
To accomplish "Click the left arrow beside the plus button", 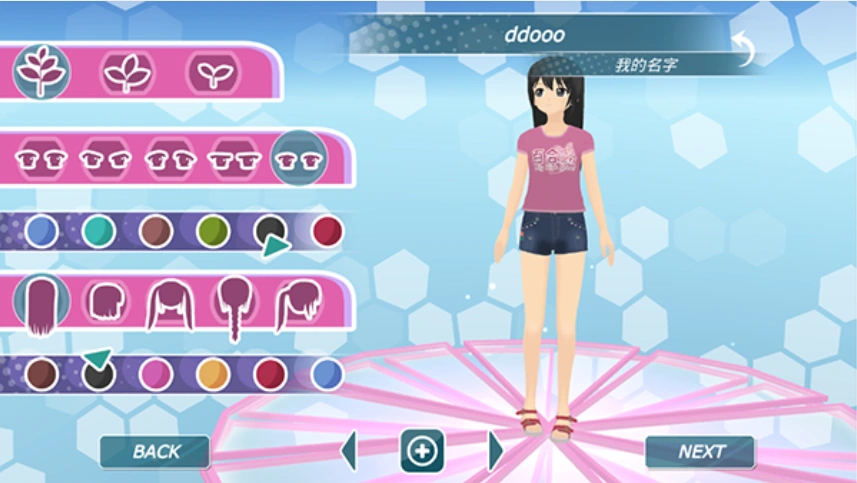I will point(349,451).
